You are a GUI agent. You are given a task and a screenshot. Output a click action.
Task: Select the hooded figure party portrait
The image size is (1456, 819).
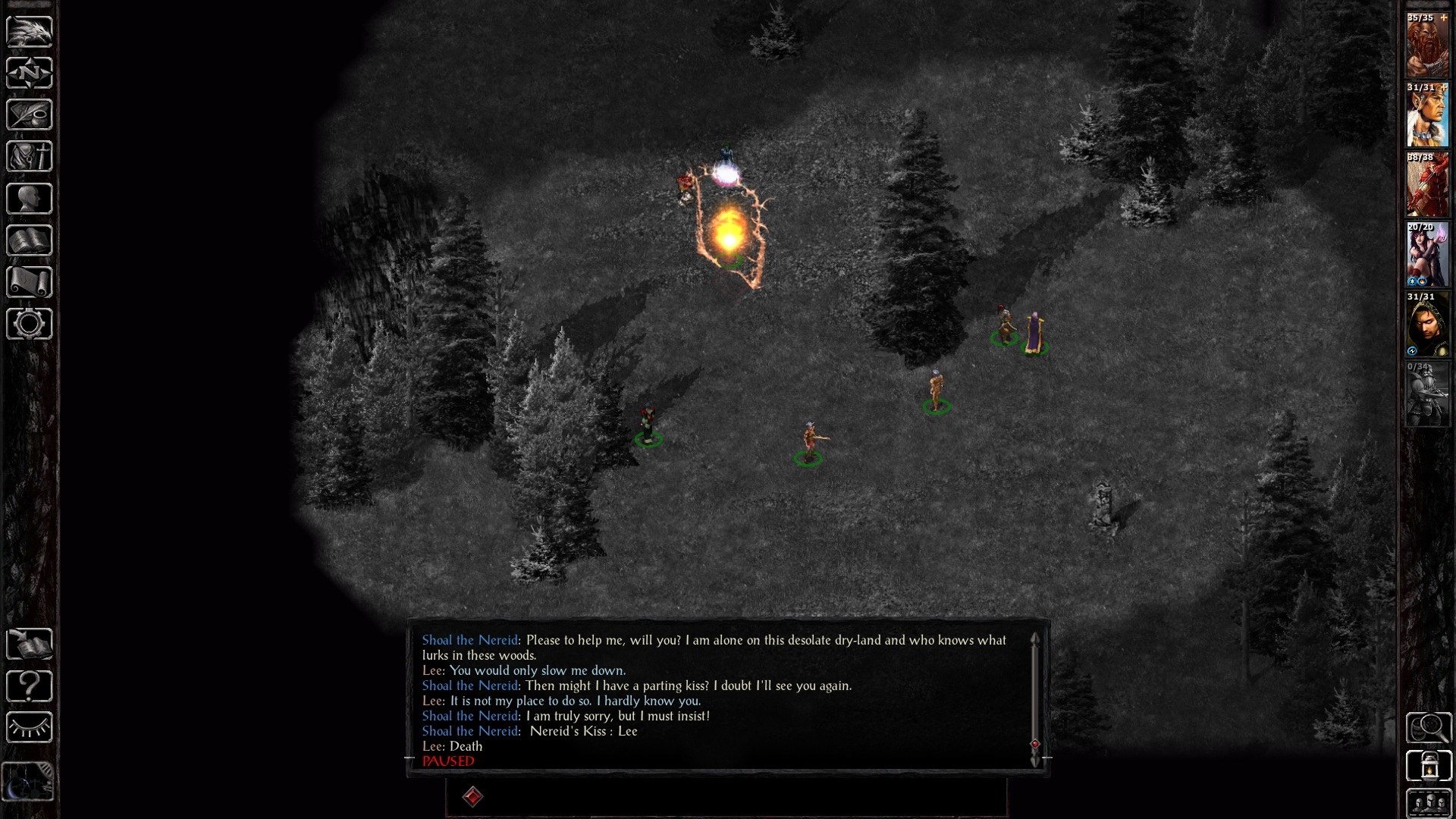pos(1427,325)
